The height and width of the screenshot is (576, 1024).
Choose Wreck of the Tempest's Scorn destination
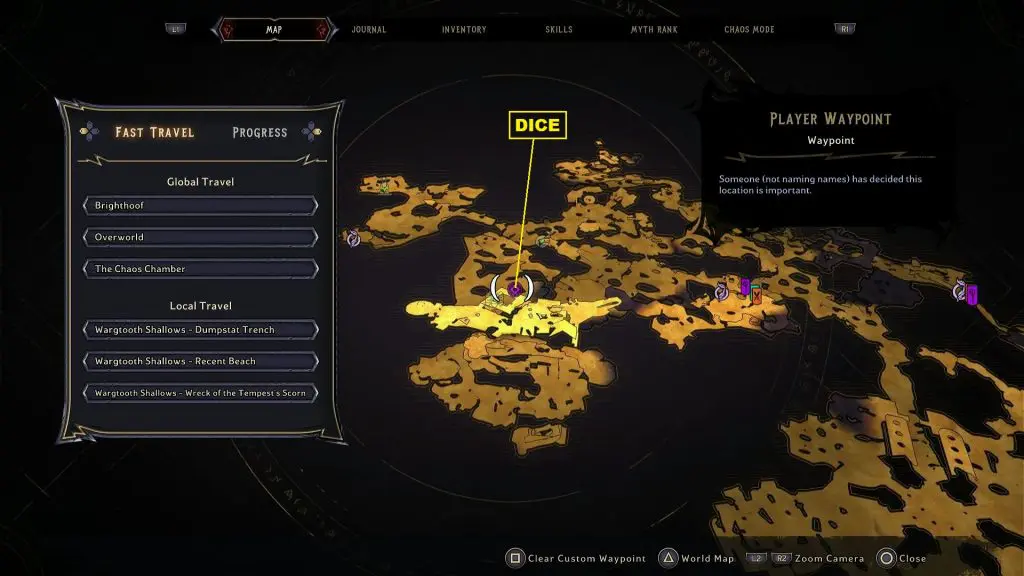[201, 393]
